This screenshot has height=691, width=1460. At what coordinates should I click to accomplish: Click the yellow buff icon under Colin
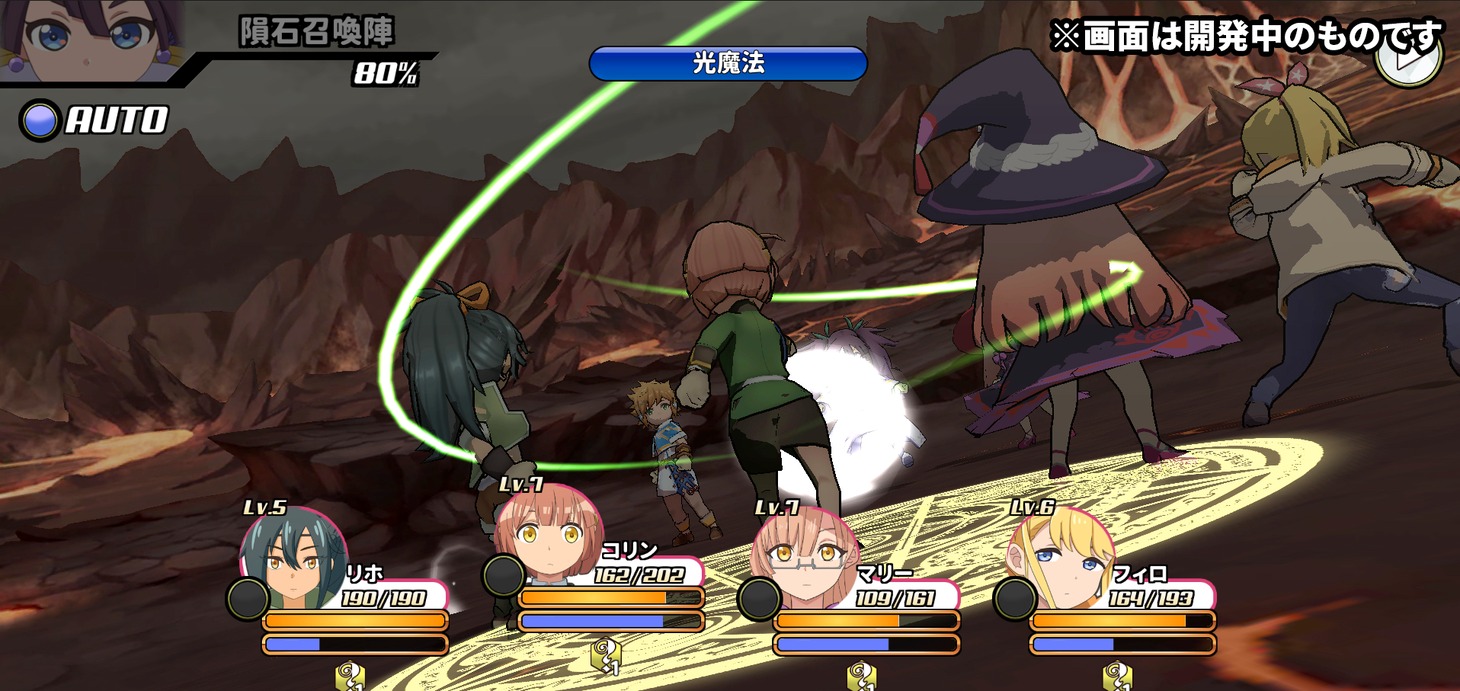click(606, 659)
